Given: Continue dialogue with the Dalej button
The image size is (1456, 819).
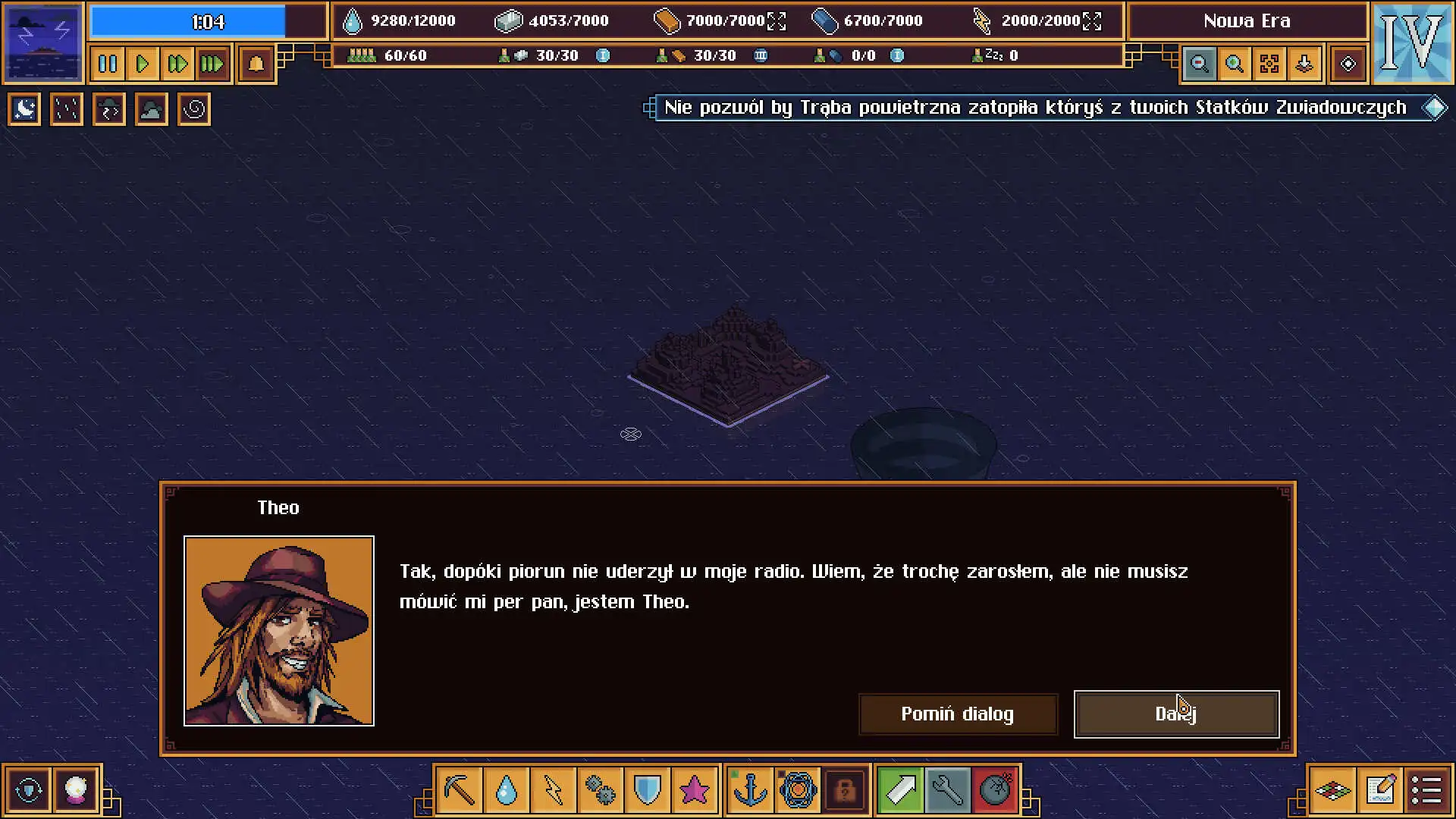Looking at the screenshot, I should (x=1176, y=714).
